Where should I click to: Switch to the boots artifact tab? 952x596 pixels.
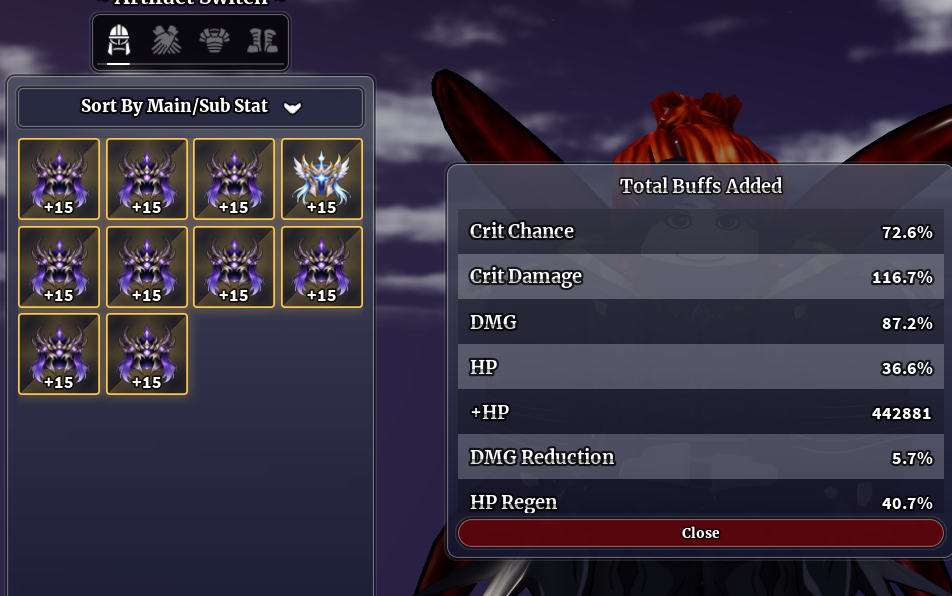[x=262, y=41]
